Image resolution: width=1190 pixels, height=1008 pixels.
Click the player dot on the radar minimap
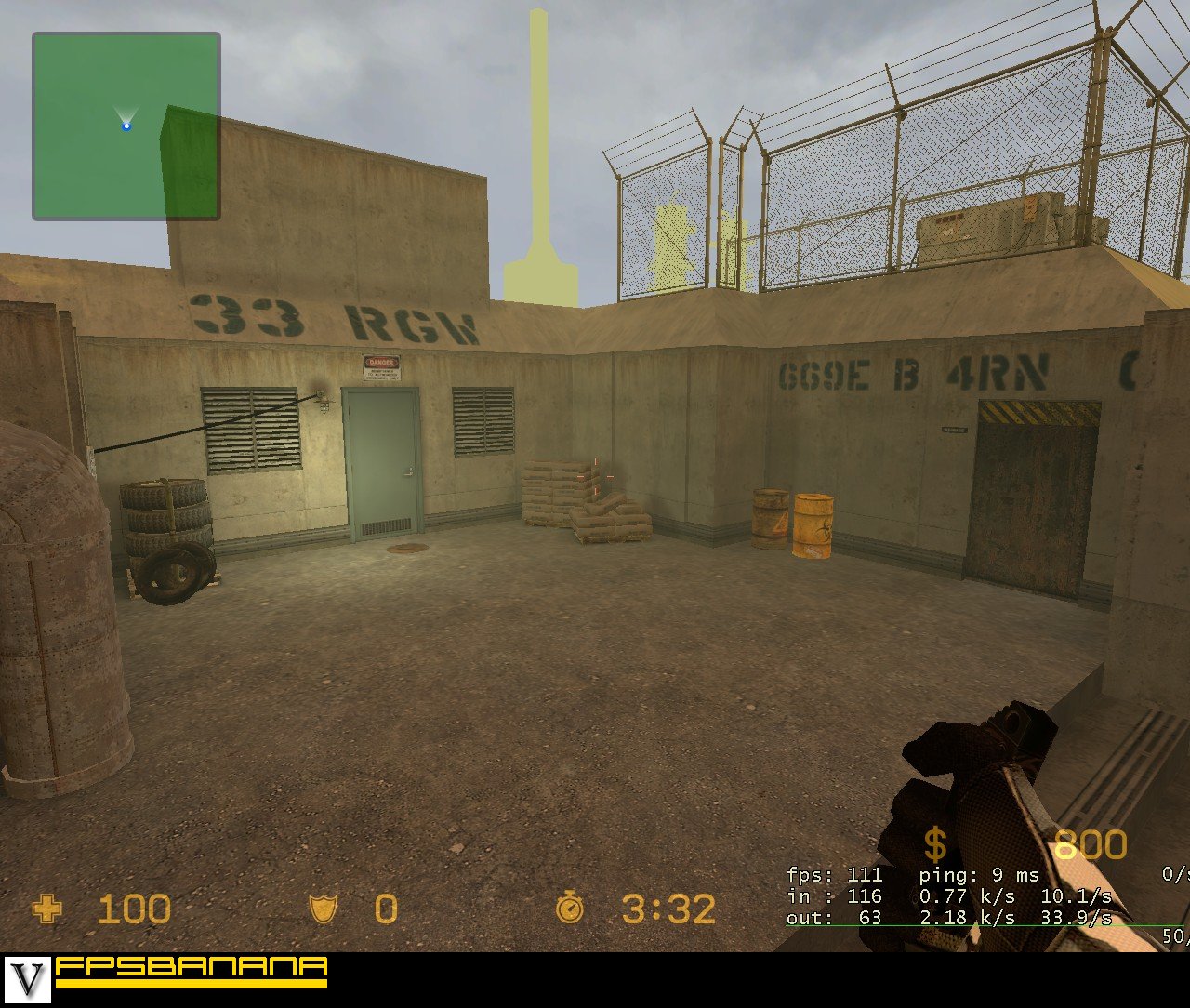point(125,125)
